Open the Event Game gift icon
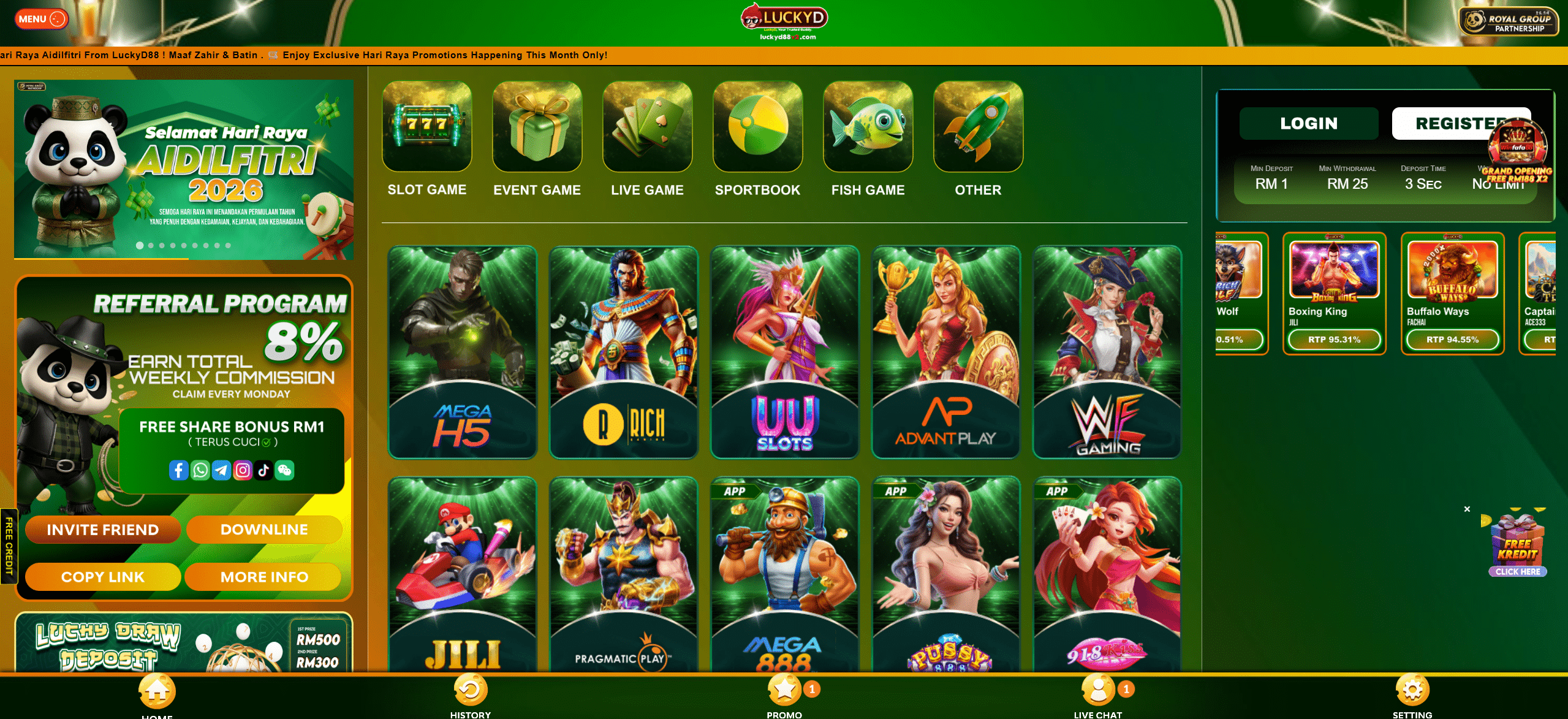The width and height of the screenshot is (1568, 719). [x=537, y=127]
